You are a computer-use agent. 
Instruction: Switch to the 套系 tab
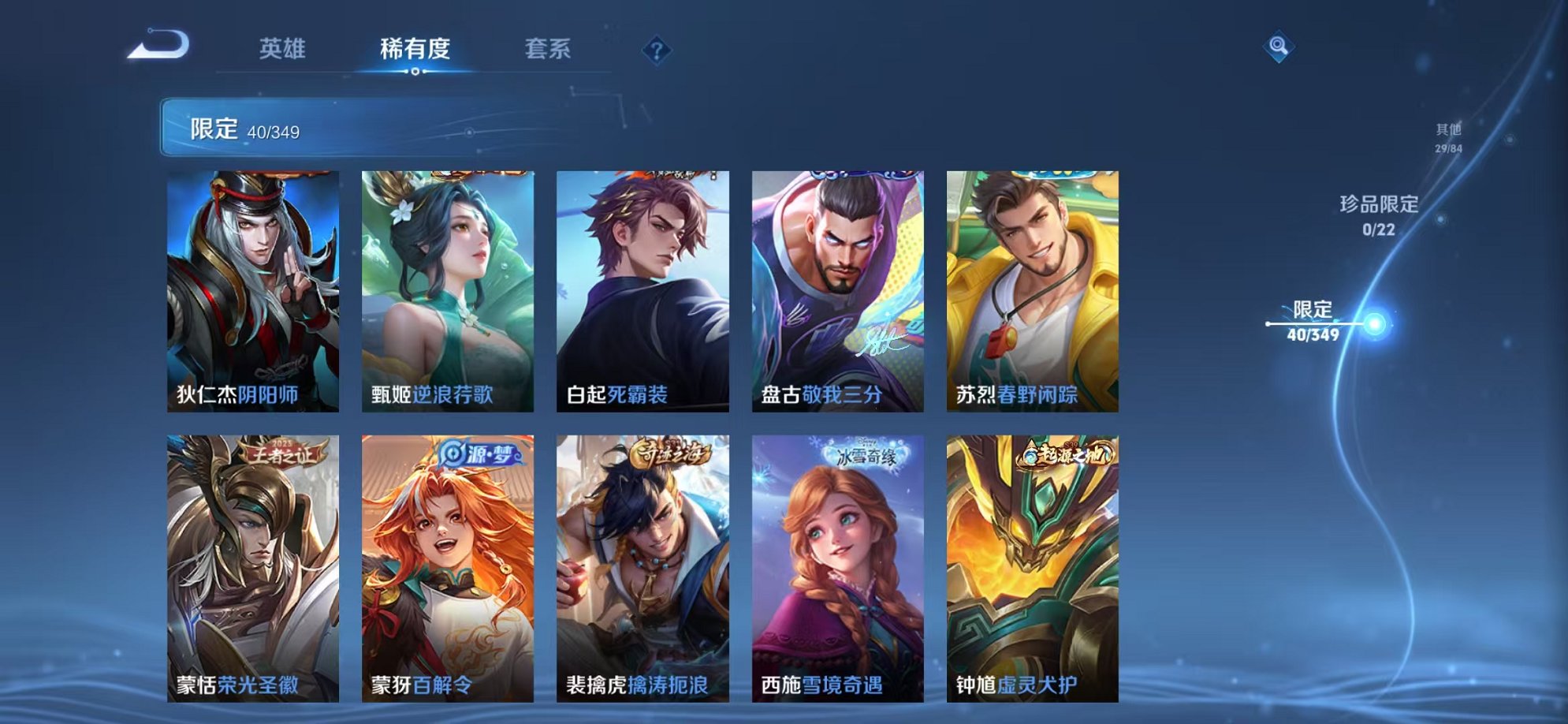pos(549,49)
